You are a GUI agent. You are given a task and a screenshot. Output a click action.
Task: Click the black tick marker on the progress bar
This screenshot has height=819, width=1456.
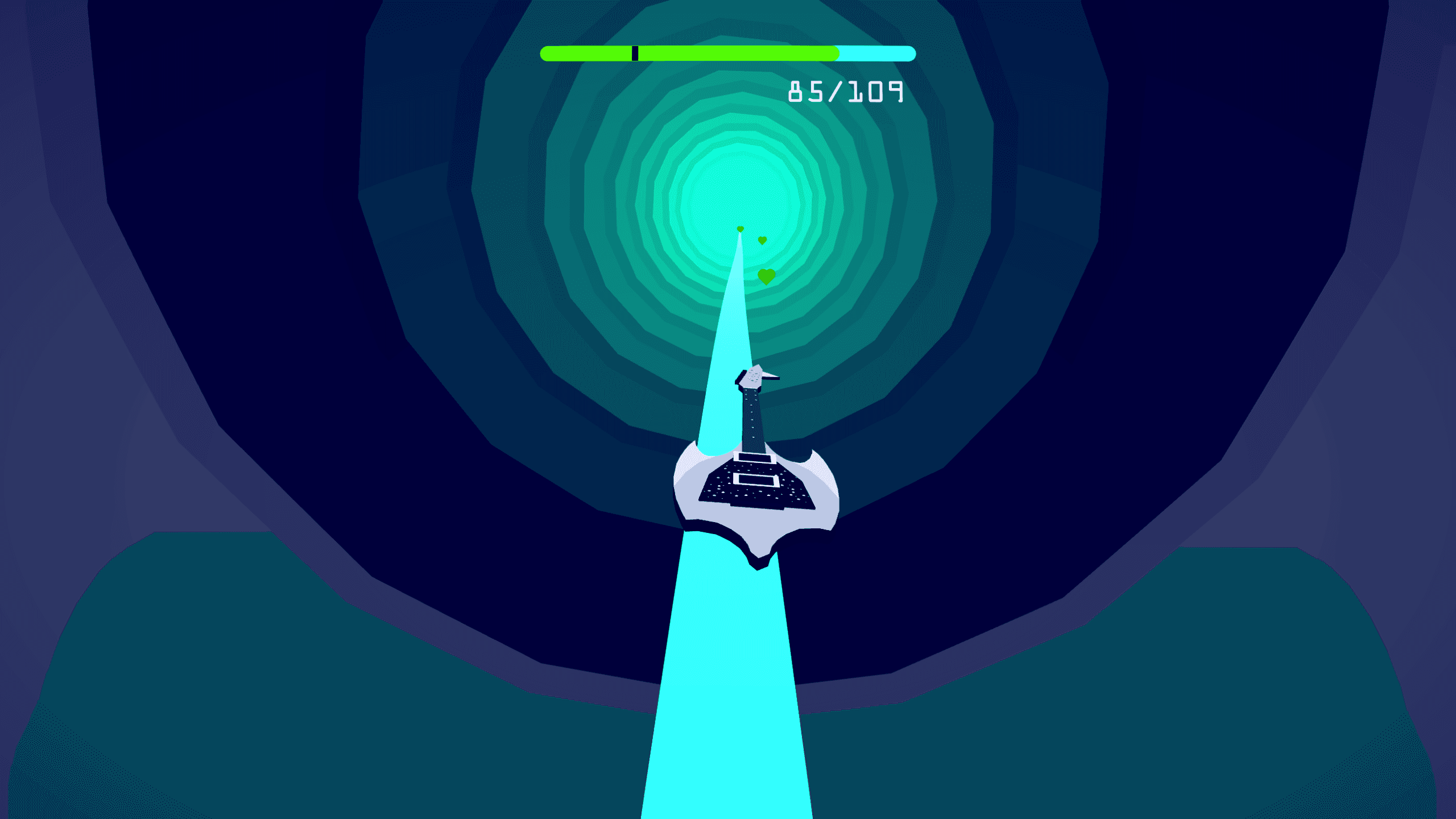[x=635, y=52]
